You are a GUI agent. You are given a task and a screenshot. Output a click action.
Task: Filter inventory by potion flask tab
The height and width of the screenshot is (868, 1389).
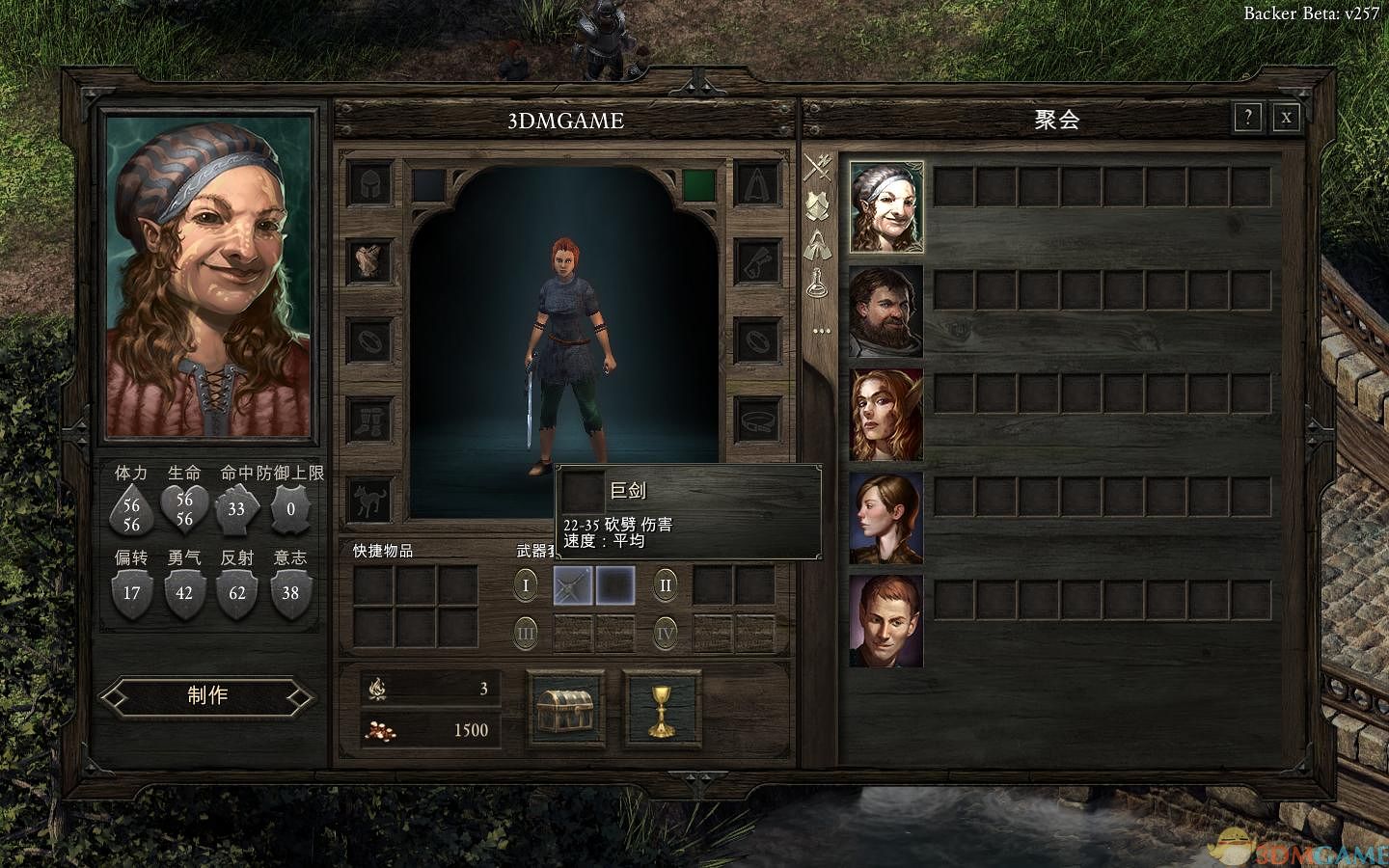[x=819, y=282]
